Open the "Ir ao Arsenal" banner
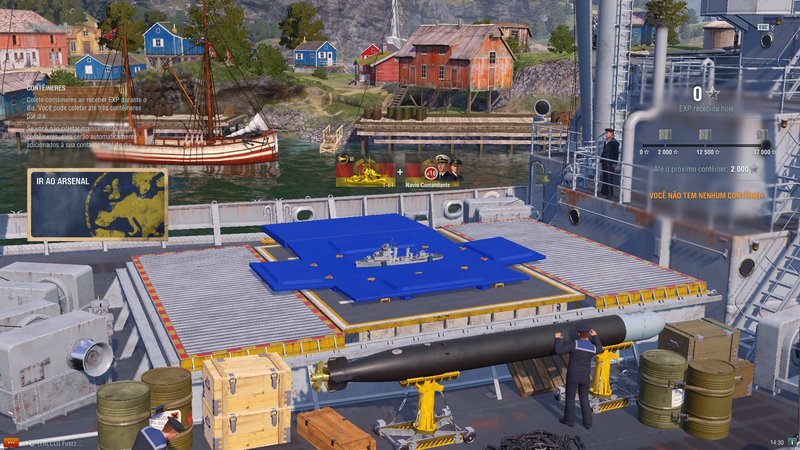This screenshot has width=800, height=450. [x=97, y=204]
